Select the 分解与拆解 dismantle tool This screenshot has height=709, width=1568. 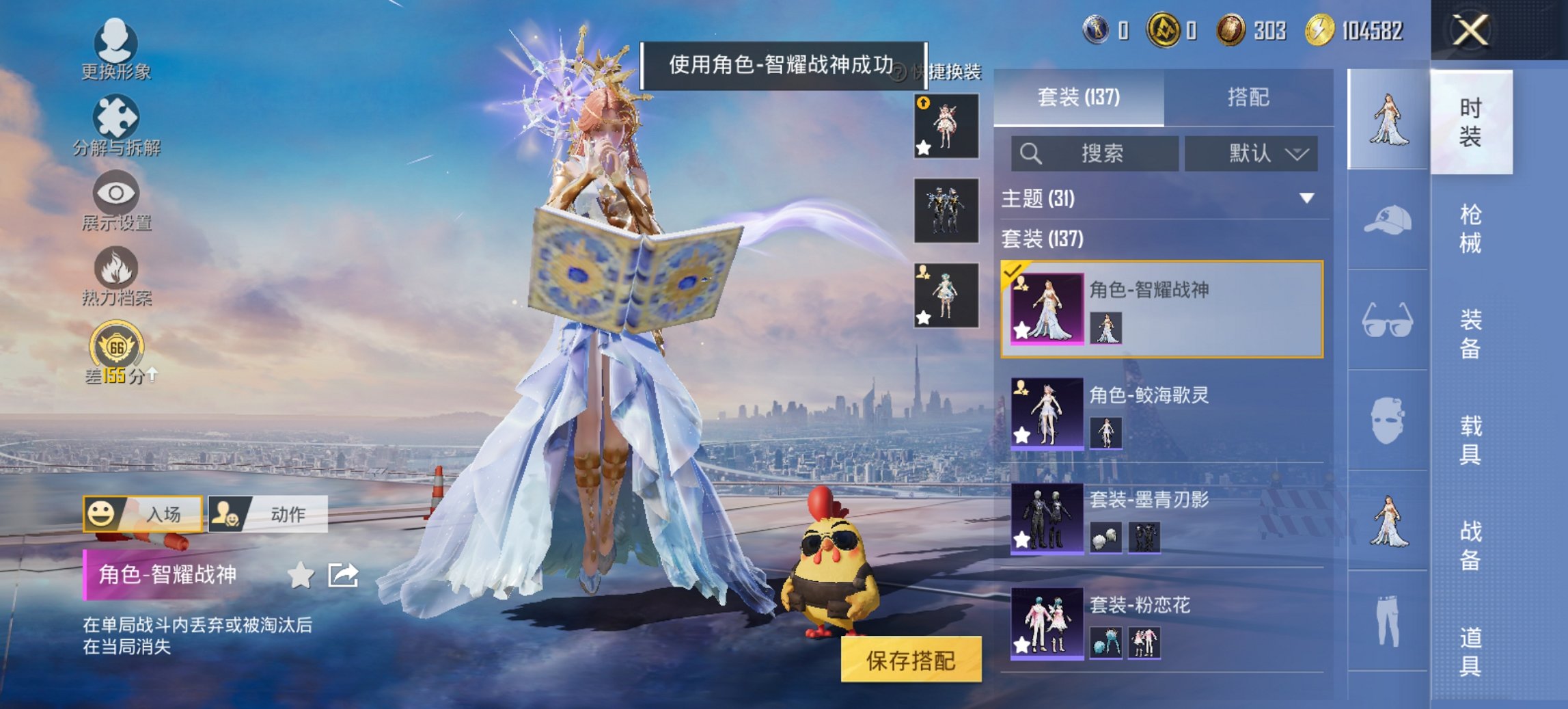[116, 123]
